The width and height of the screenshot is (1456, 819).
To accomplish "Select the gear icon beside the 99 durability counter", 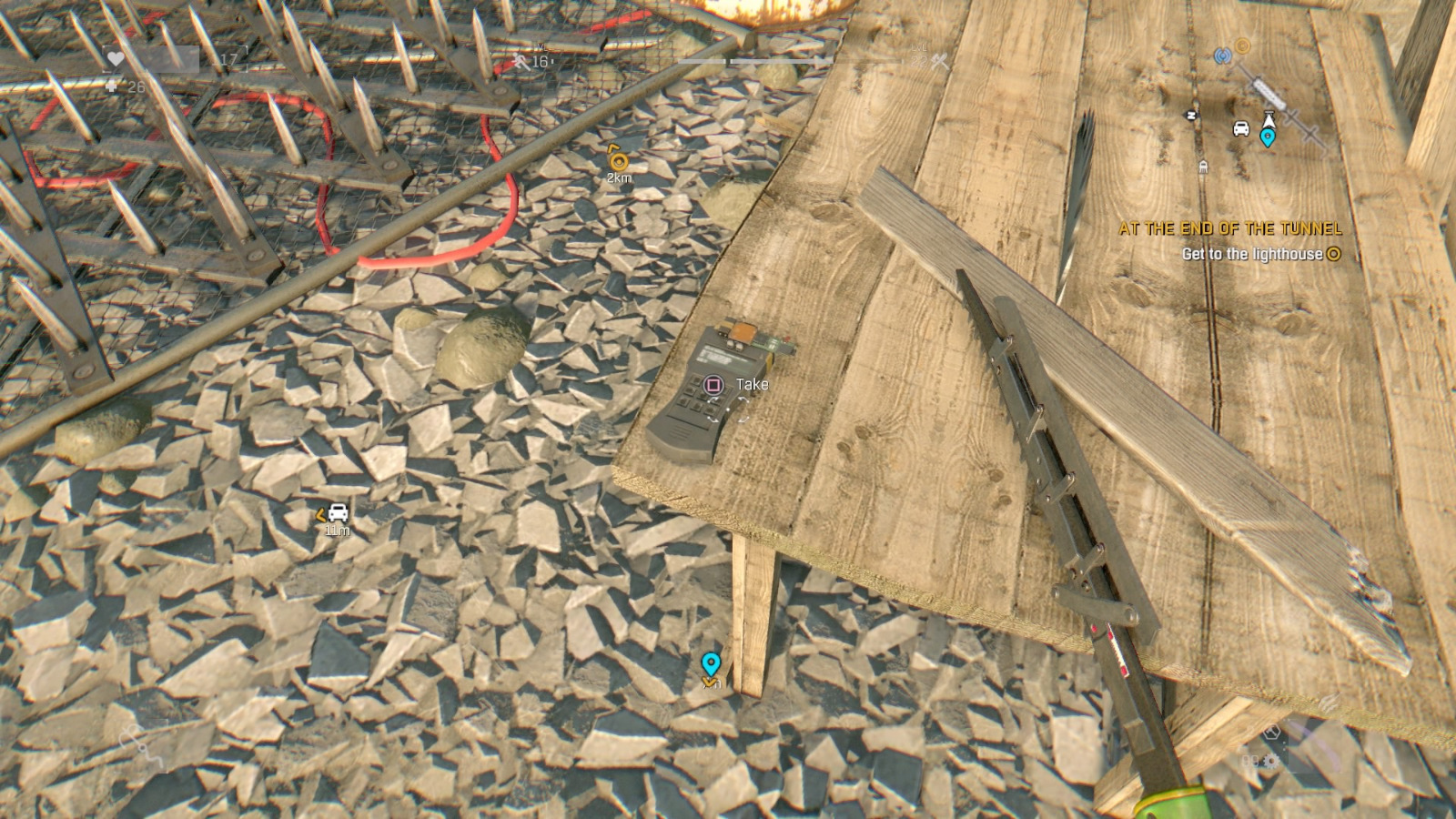I will pyautogui.click(x=1271, y=761).
